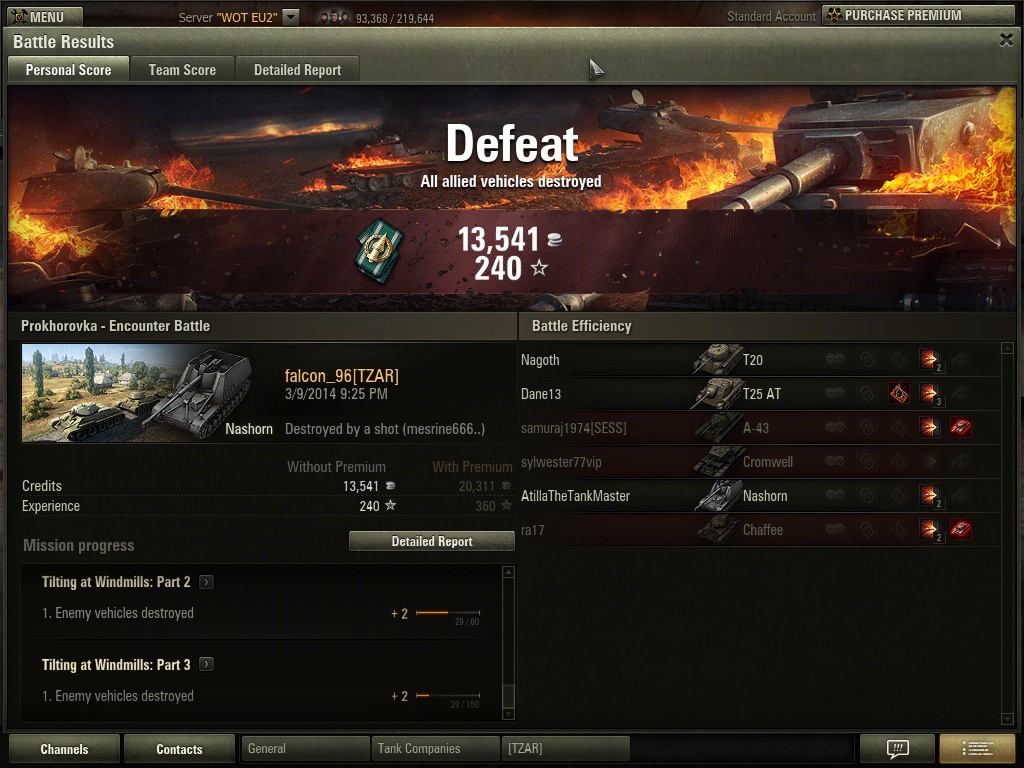Open the [TZAR] clan chat tab

click(x=565, y=748)
